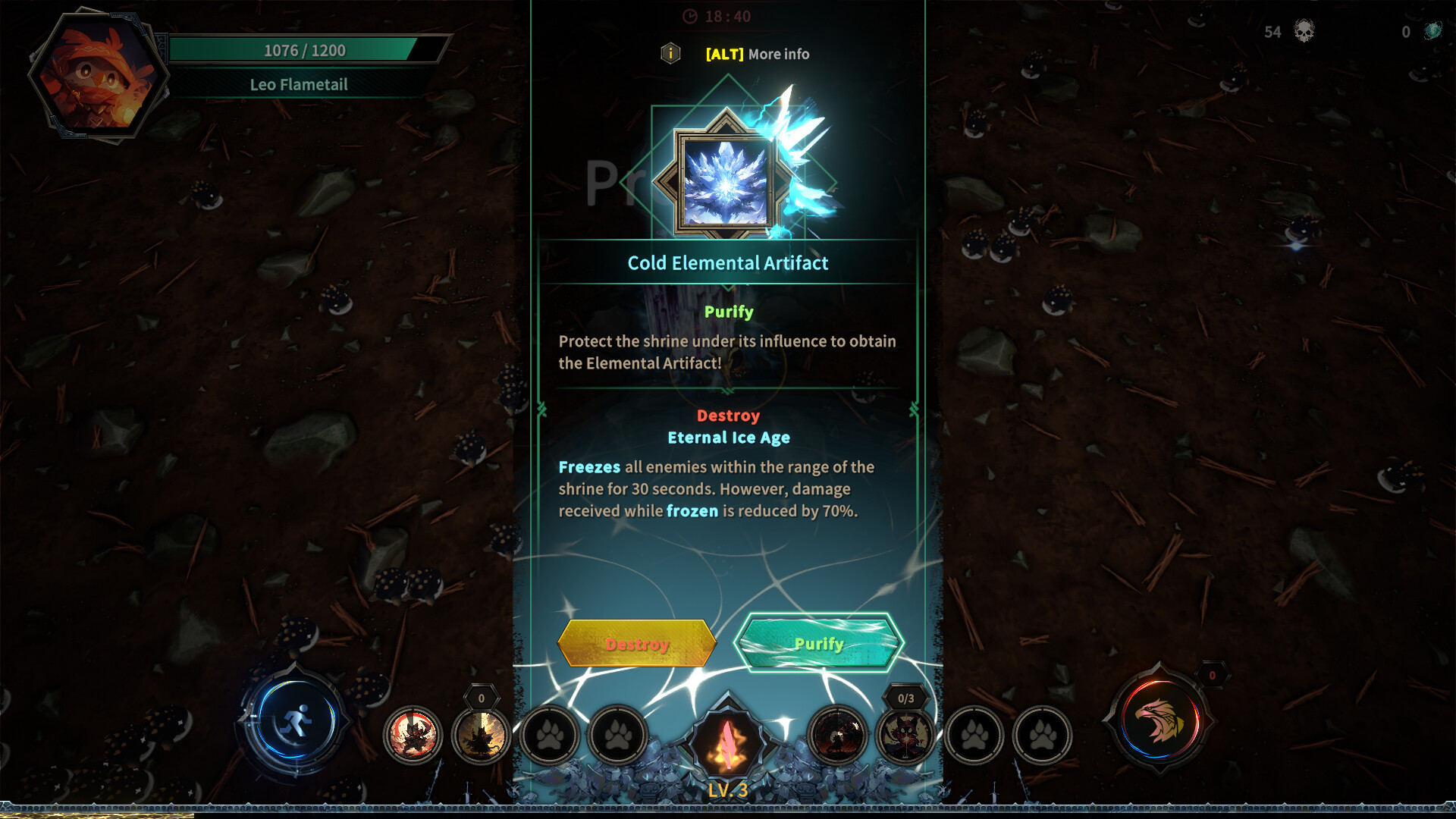Click the Eternal Ice Age heading
The width and height of the screenshot is (1456, 819).
click(x=728, y=437)
